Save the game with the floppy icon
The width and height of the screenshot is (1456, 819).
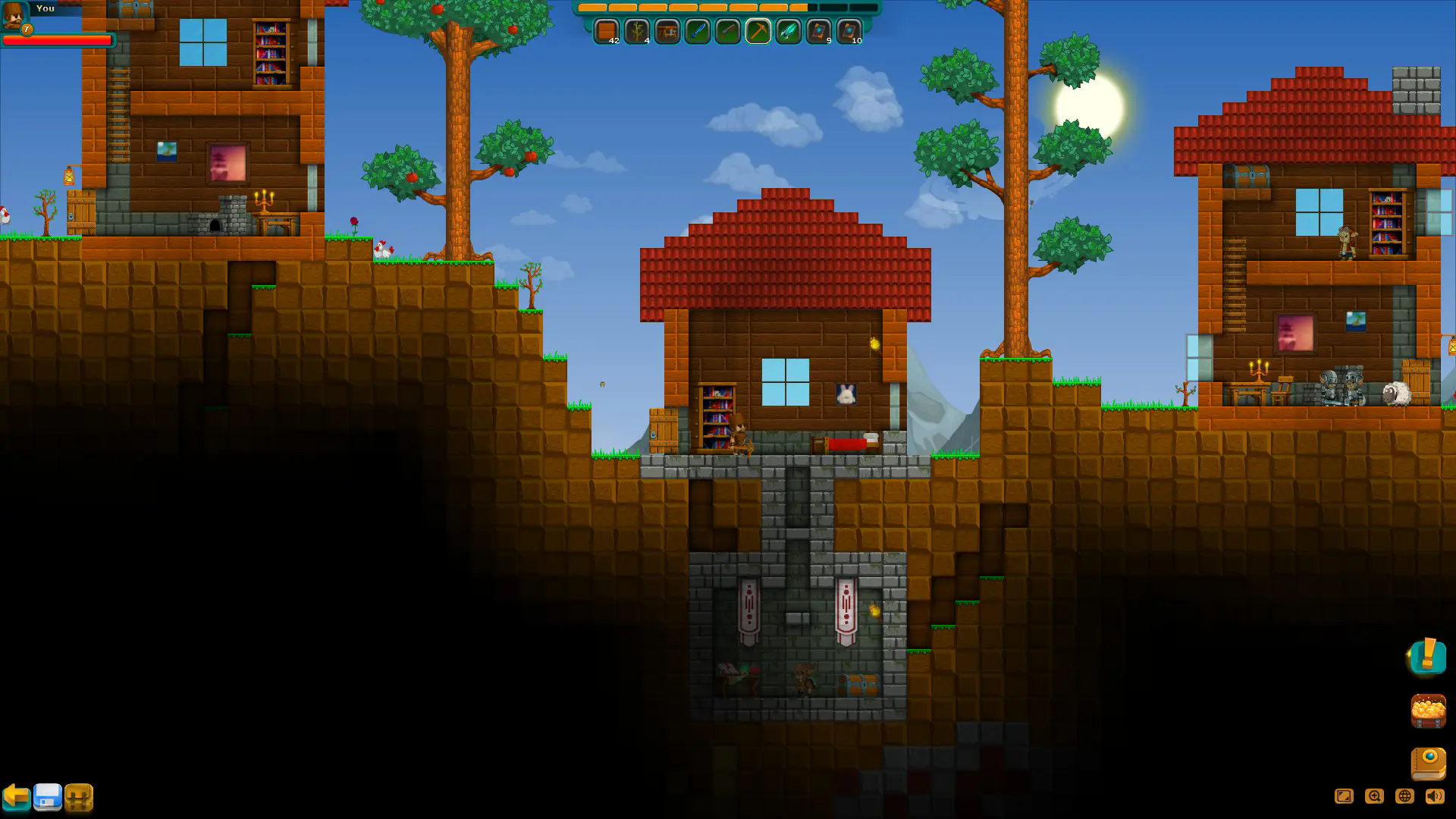[x=49, y=798]
